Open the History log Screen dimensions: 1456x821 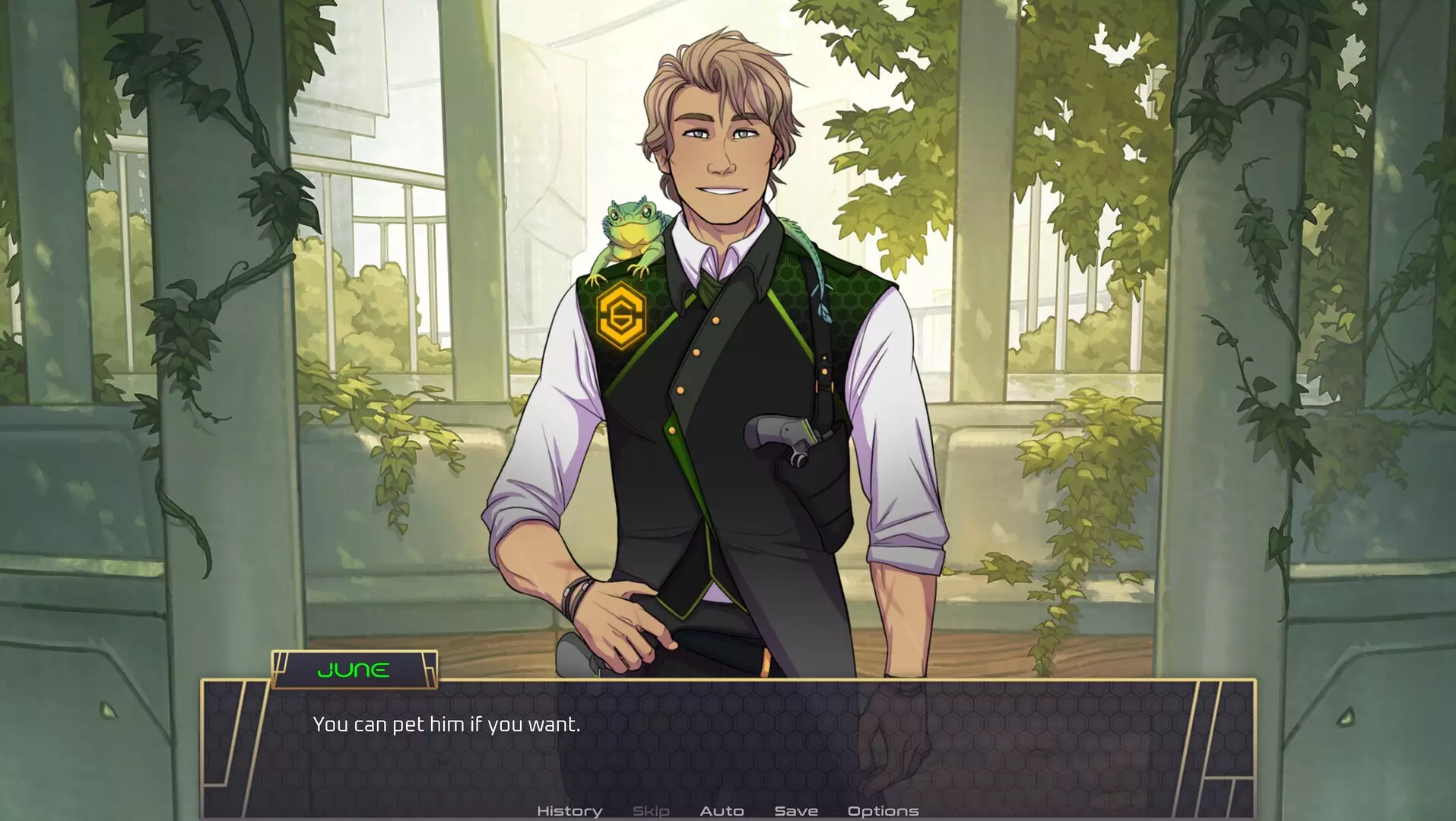569,811
